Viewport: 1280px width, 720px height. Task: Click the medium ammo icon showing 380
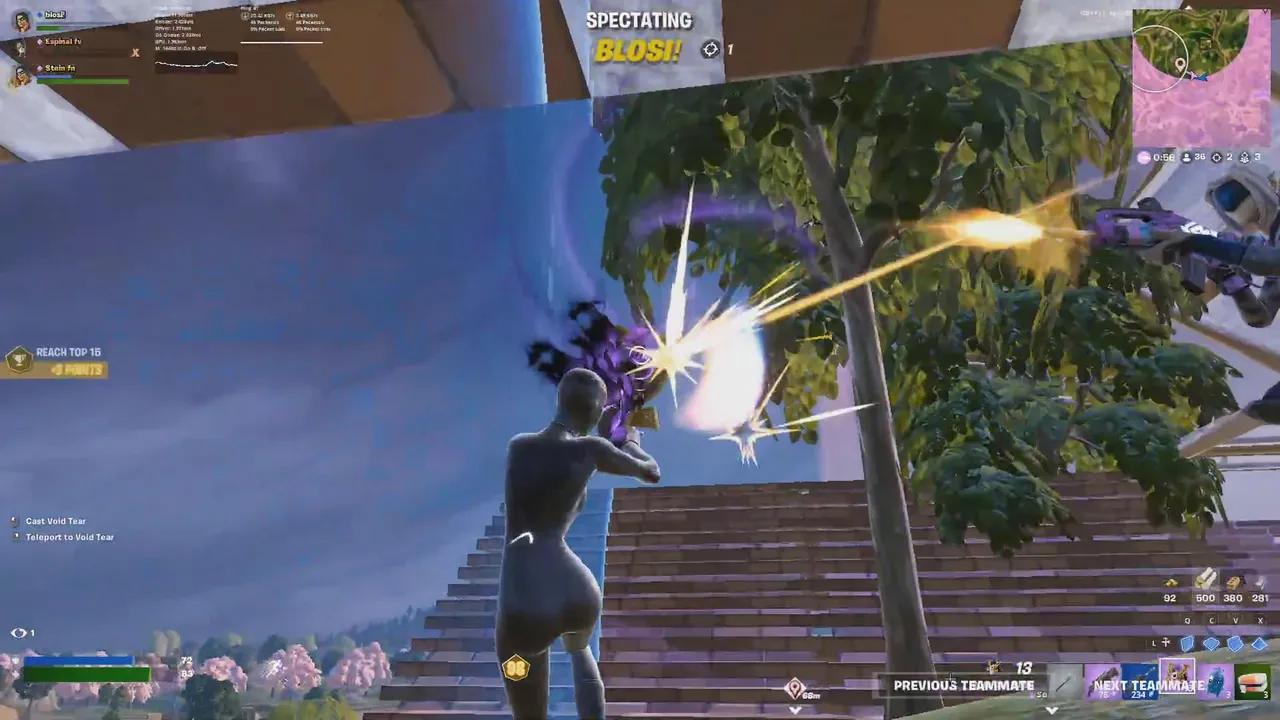(1233, 581)
